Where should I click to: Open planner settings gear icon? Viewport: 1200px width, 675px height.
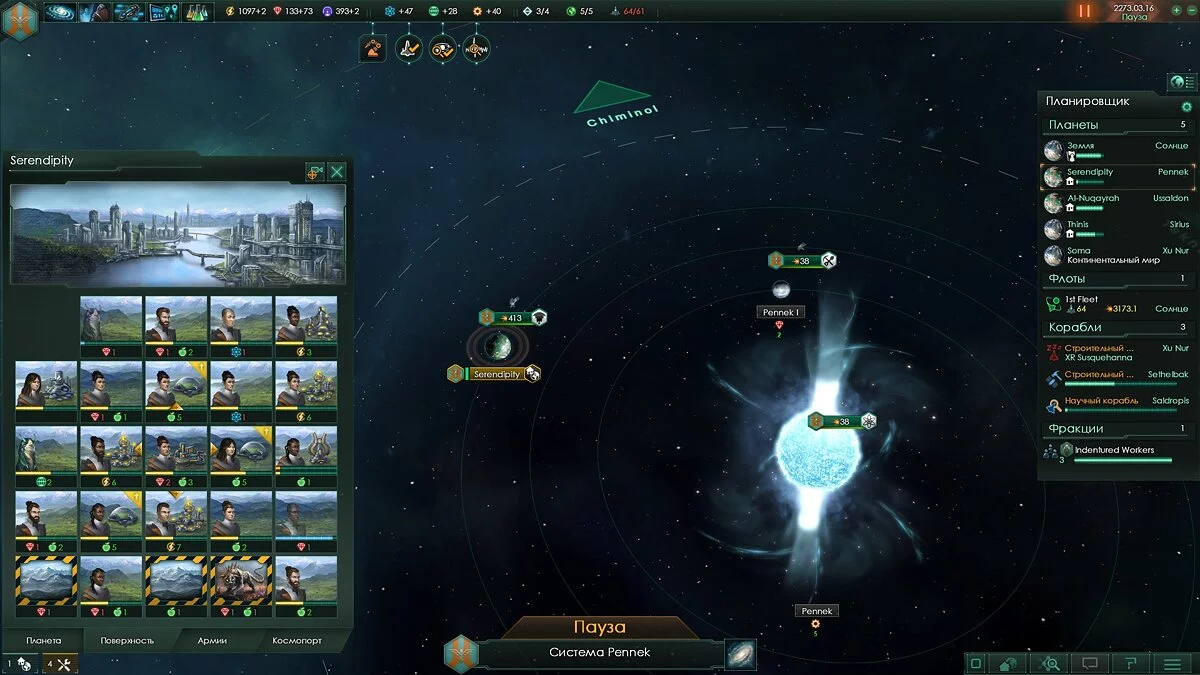point(1187,107)
